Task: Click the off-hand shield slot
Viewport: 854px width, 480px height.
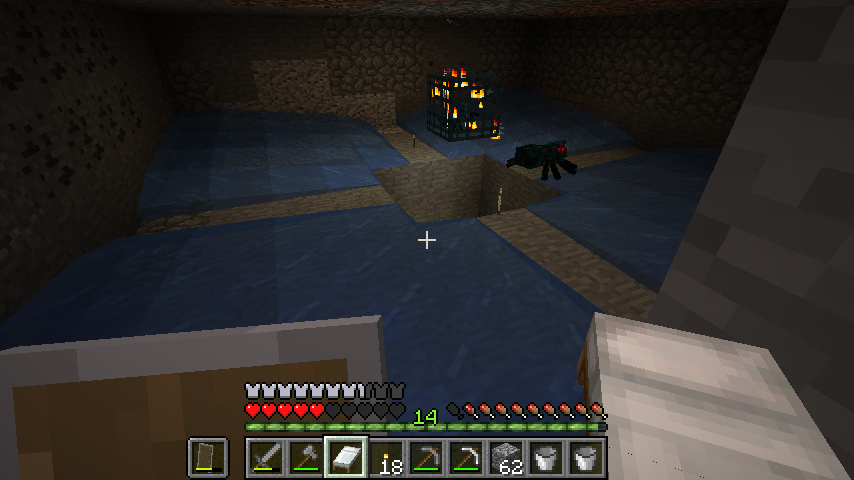Action: (207, 457)
